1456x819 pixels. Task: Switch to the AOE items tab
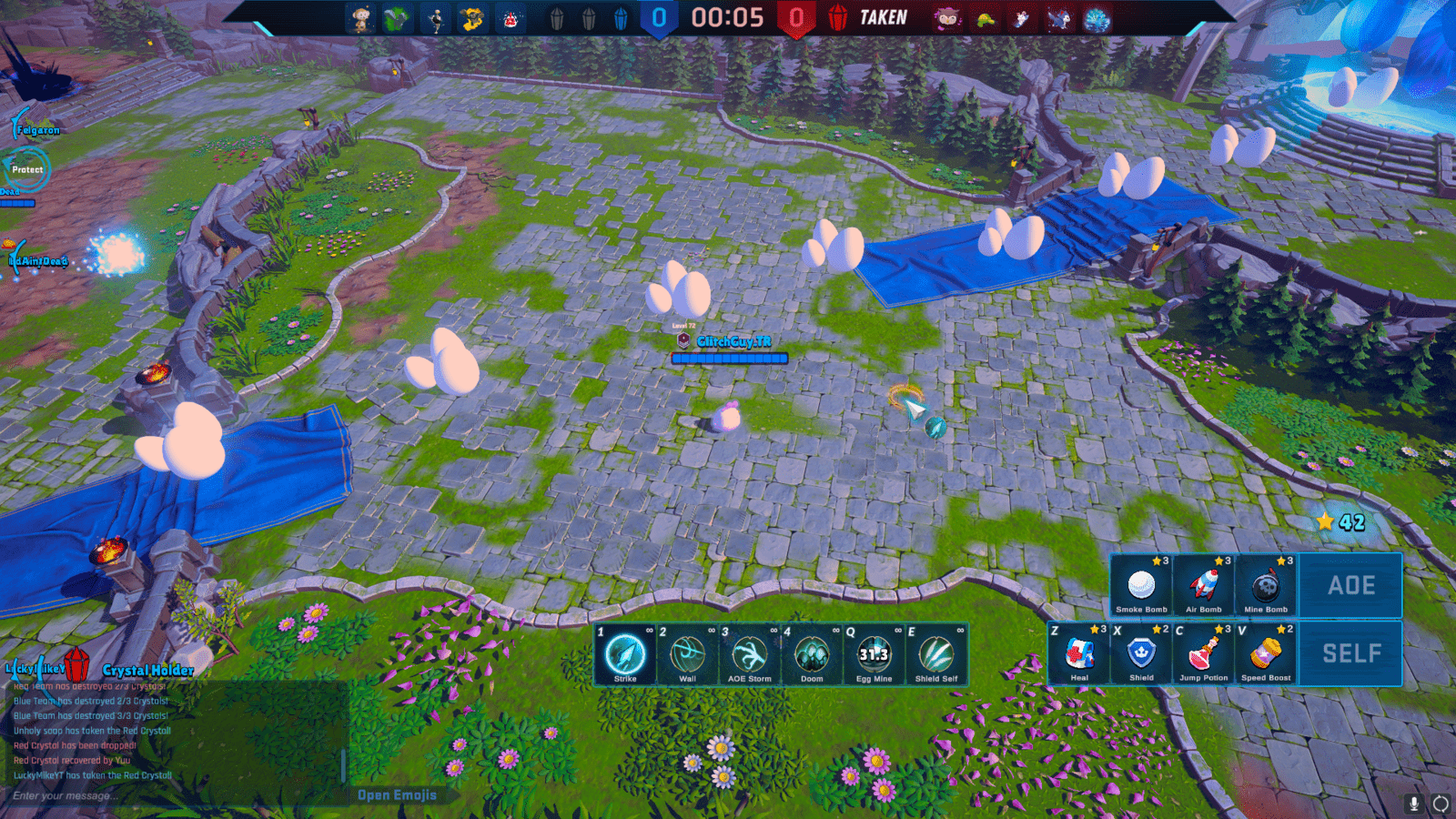(x=1350, y=585)
